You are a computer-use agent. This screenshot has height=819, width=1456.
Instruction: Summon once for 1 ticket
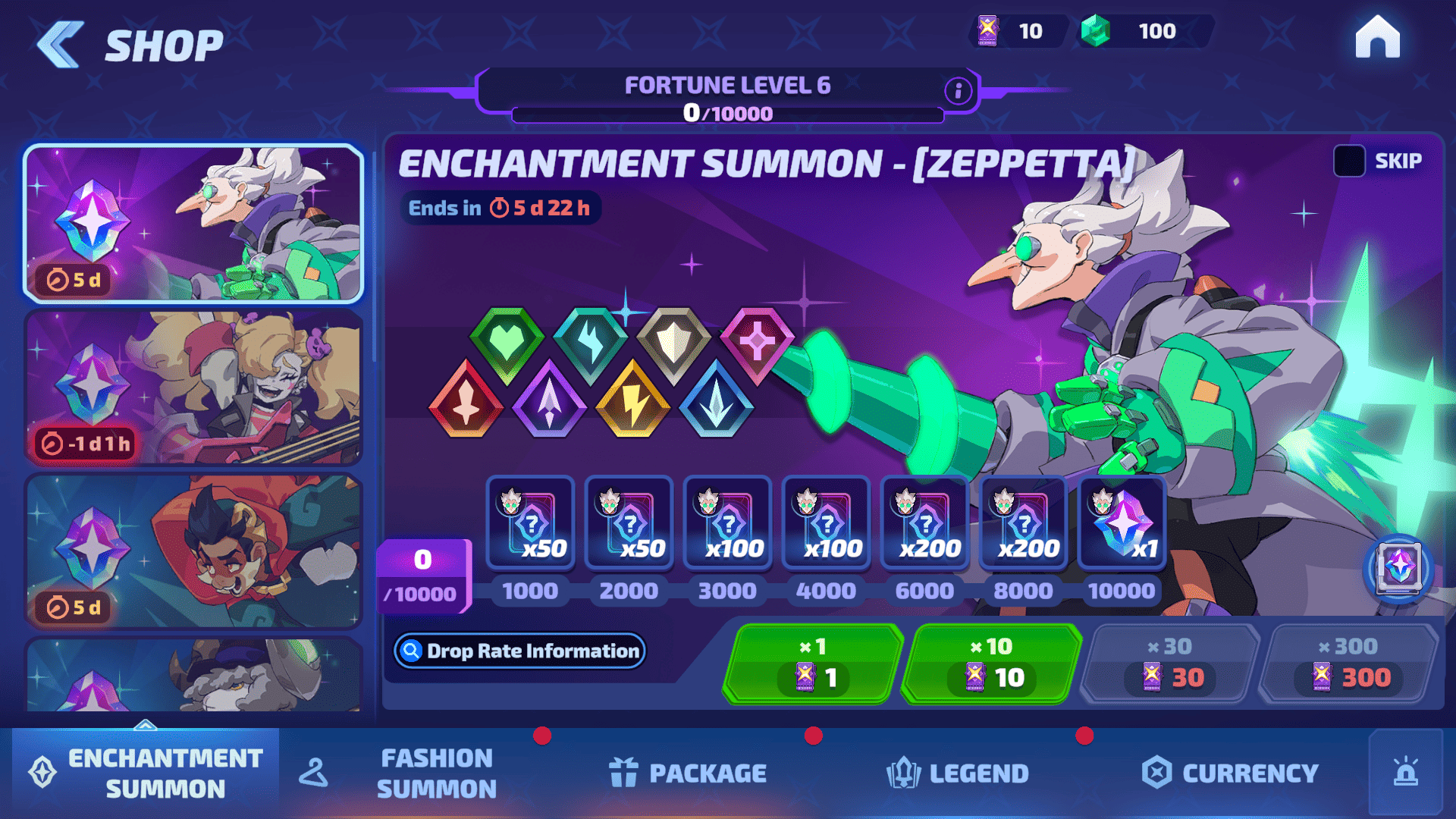(813, 664)
